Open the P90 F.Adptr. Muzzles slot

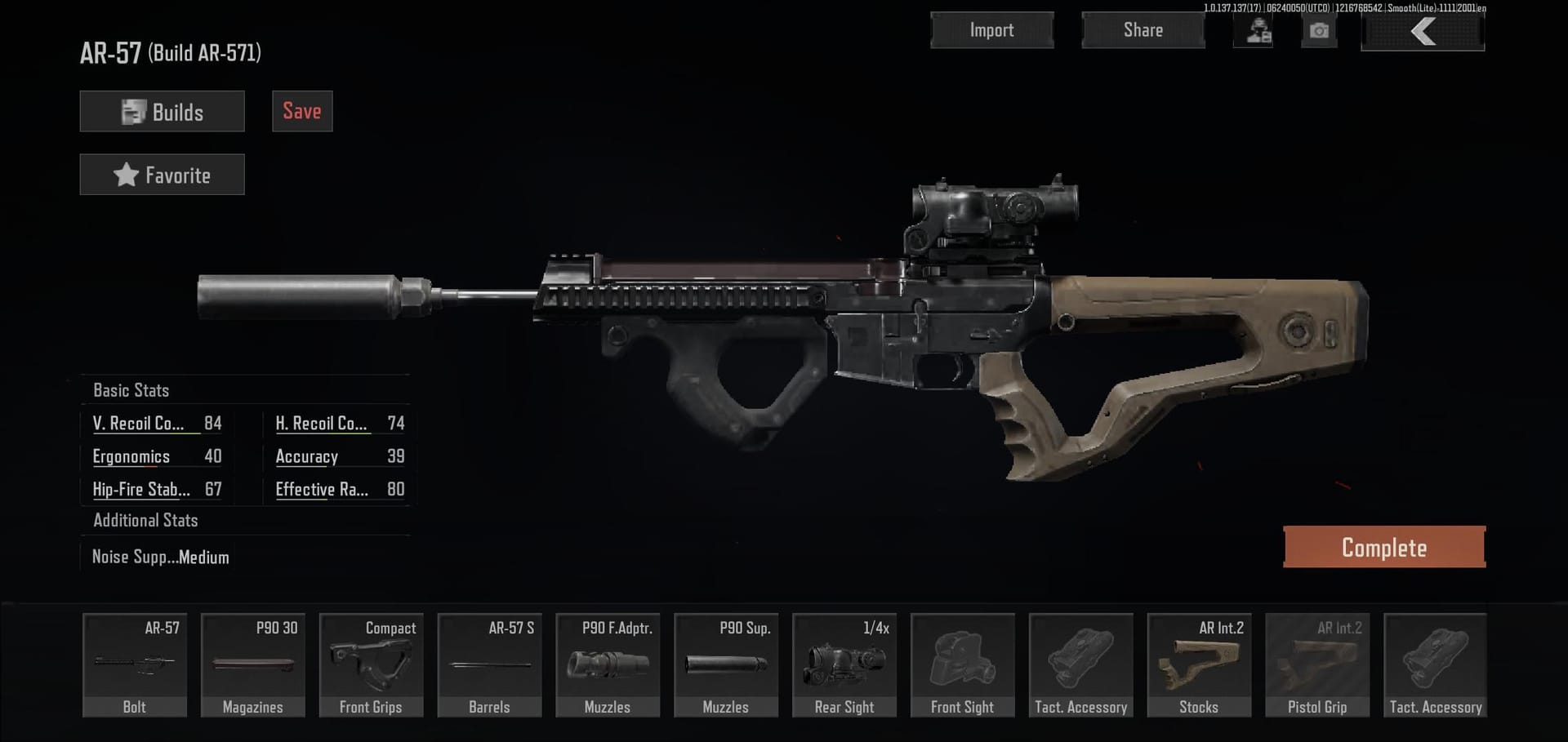pos(608,665)
